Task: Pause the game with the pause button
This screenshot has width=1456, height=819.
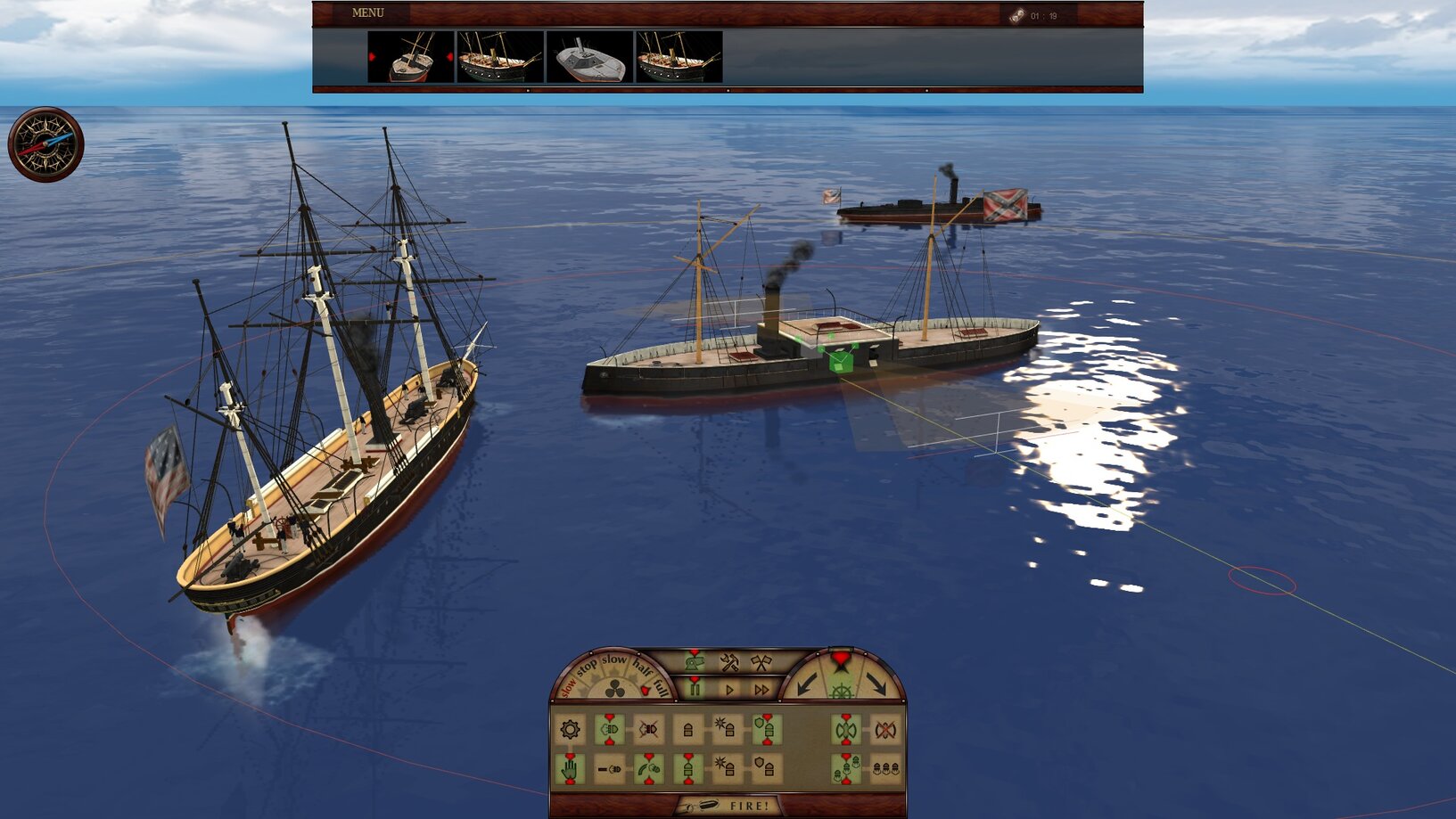Action: click(694, 689)
